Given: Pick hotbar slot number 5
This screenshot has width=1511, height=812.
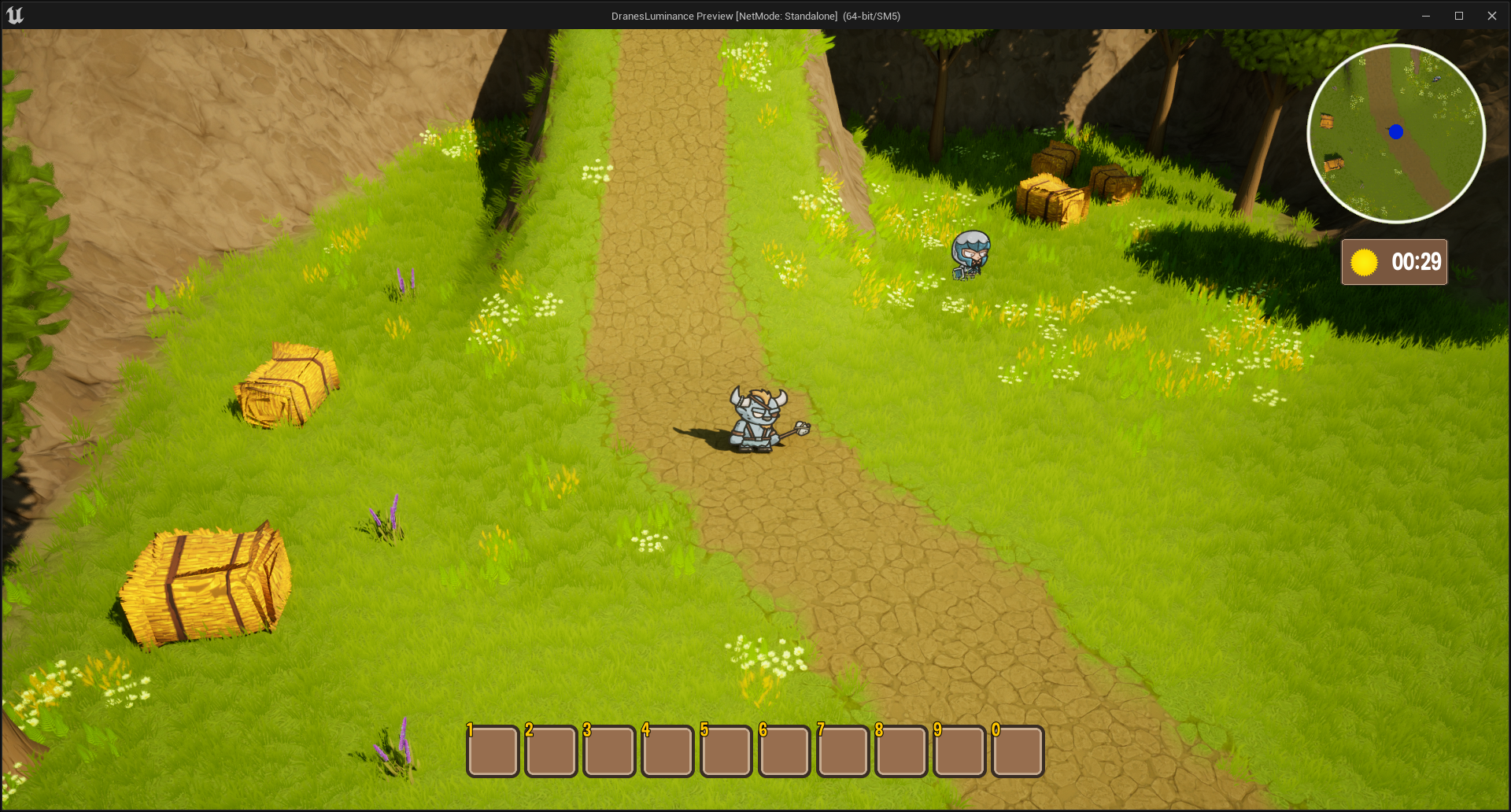Looking at the screenshot, I should tap(726, 751).
